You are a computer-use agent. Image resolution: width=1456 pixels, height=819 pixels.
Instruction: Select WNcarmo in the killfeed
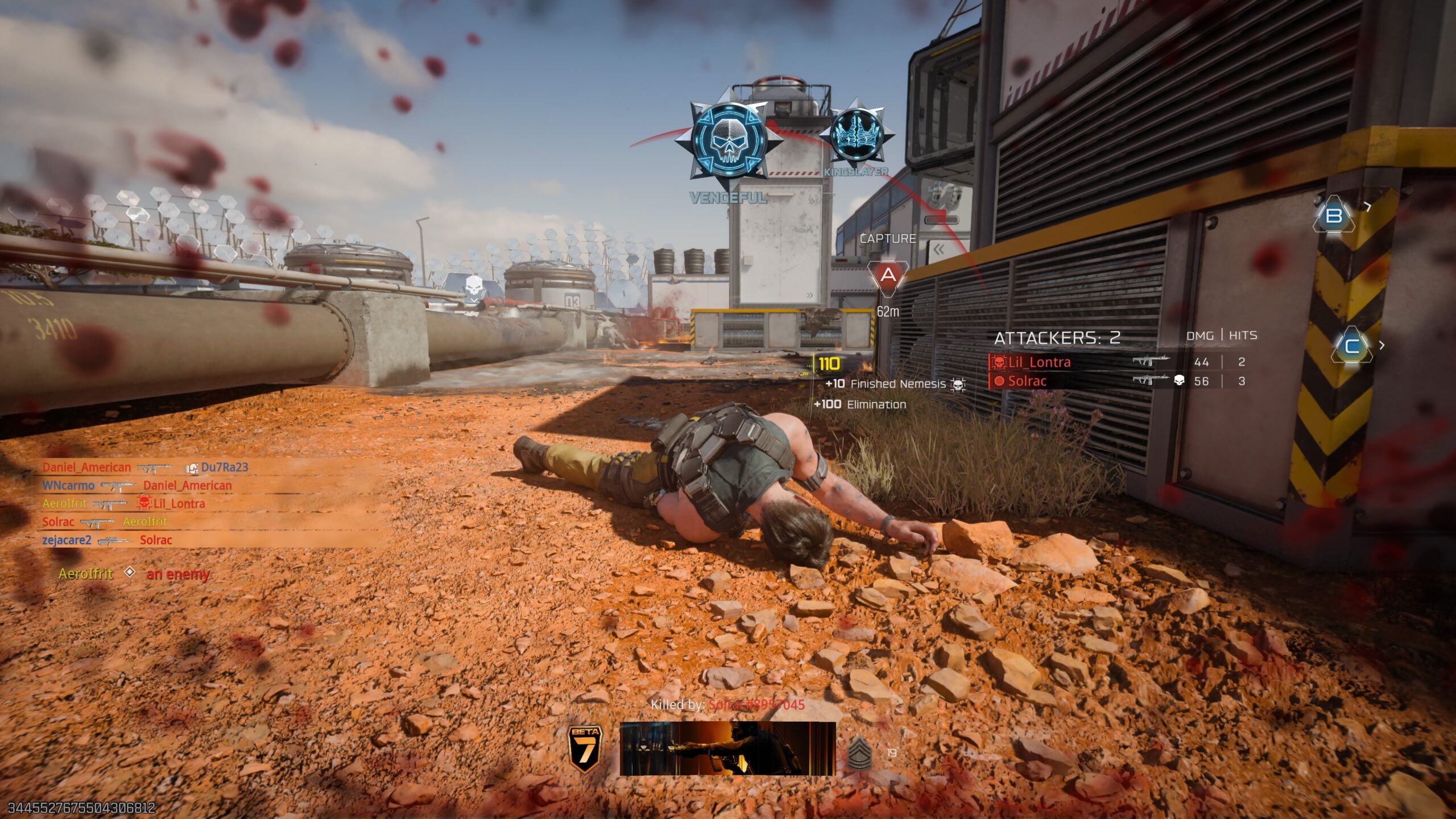click(x=68, y=486)
